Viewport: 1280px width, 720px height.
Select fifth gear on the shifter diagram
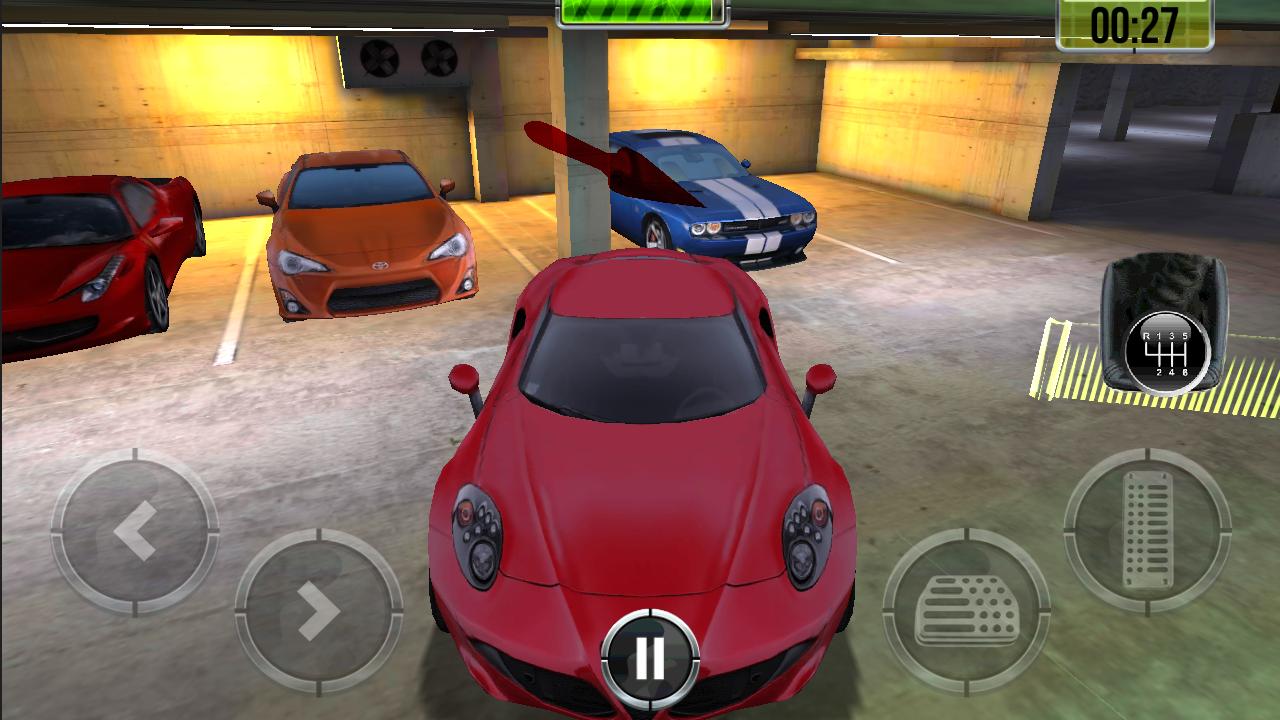tap(1187, 336)
